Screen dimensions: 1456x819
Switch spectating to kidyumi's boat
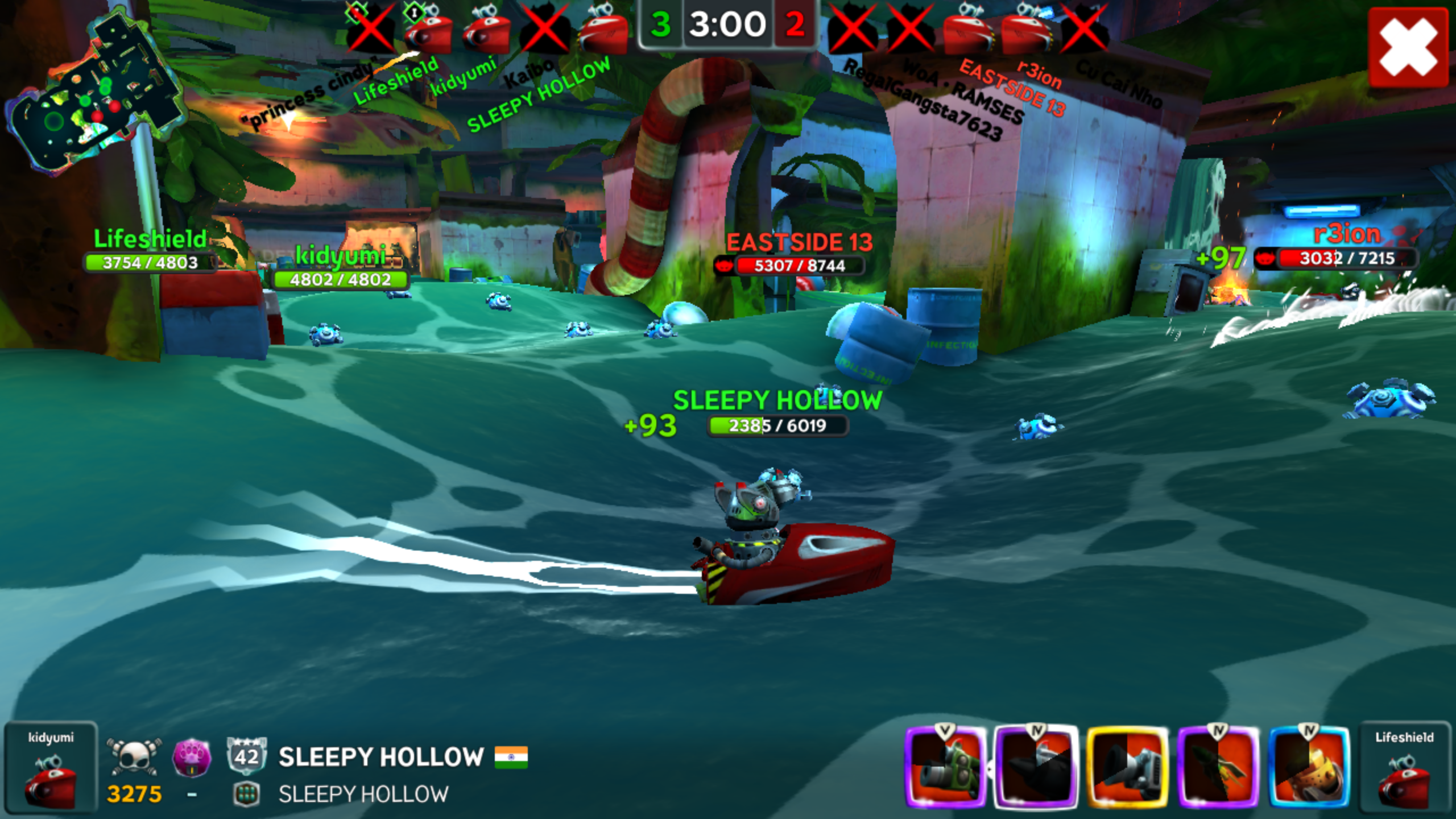click(51, 767)
